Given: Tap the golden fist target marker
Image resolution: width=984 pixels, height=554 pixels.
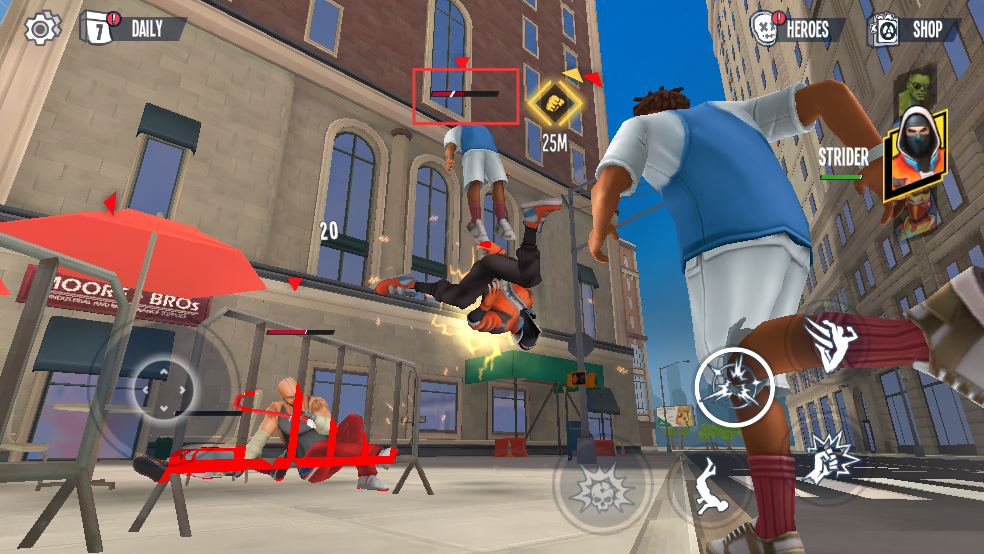Looking at the screenshot, I should click(x=555, y=101).
